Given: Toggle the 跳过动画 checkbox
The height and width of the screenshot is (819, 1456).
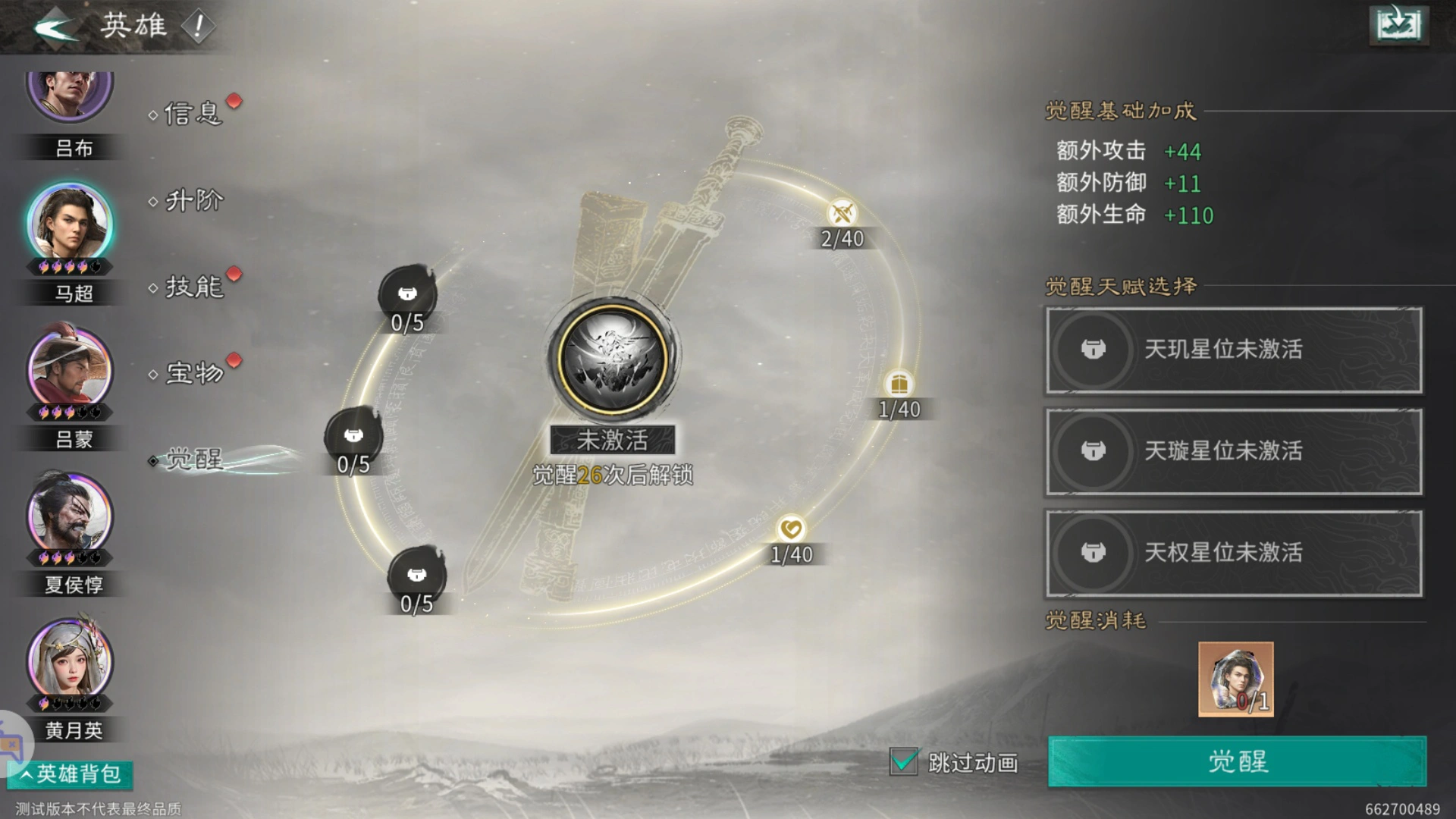Looking at the screenshot, I should point(903,761).
